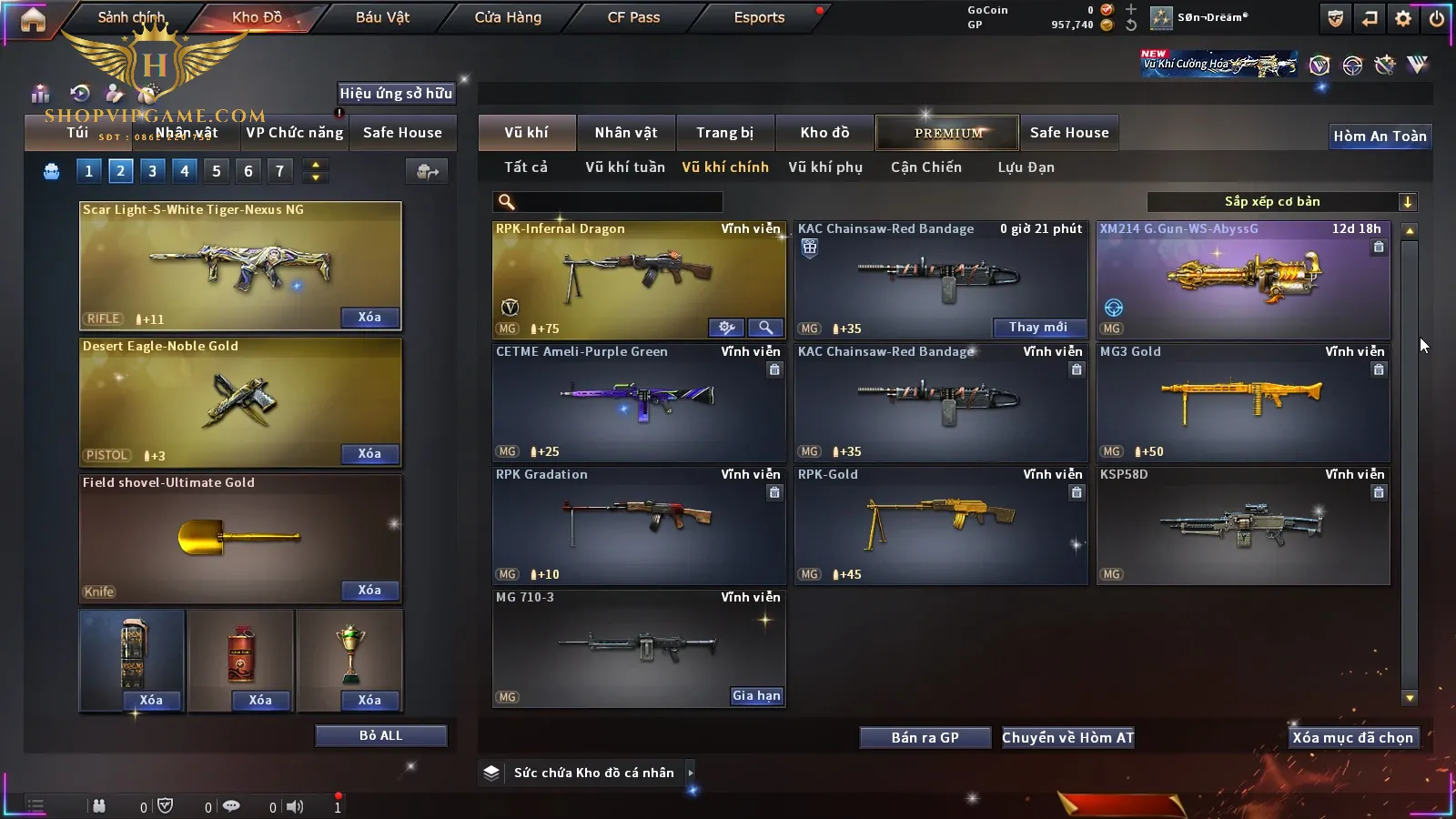Choose the Cận Chiến filter

[925, 167]
